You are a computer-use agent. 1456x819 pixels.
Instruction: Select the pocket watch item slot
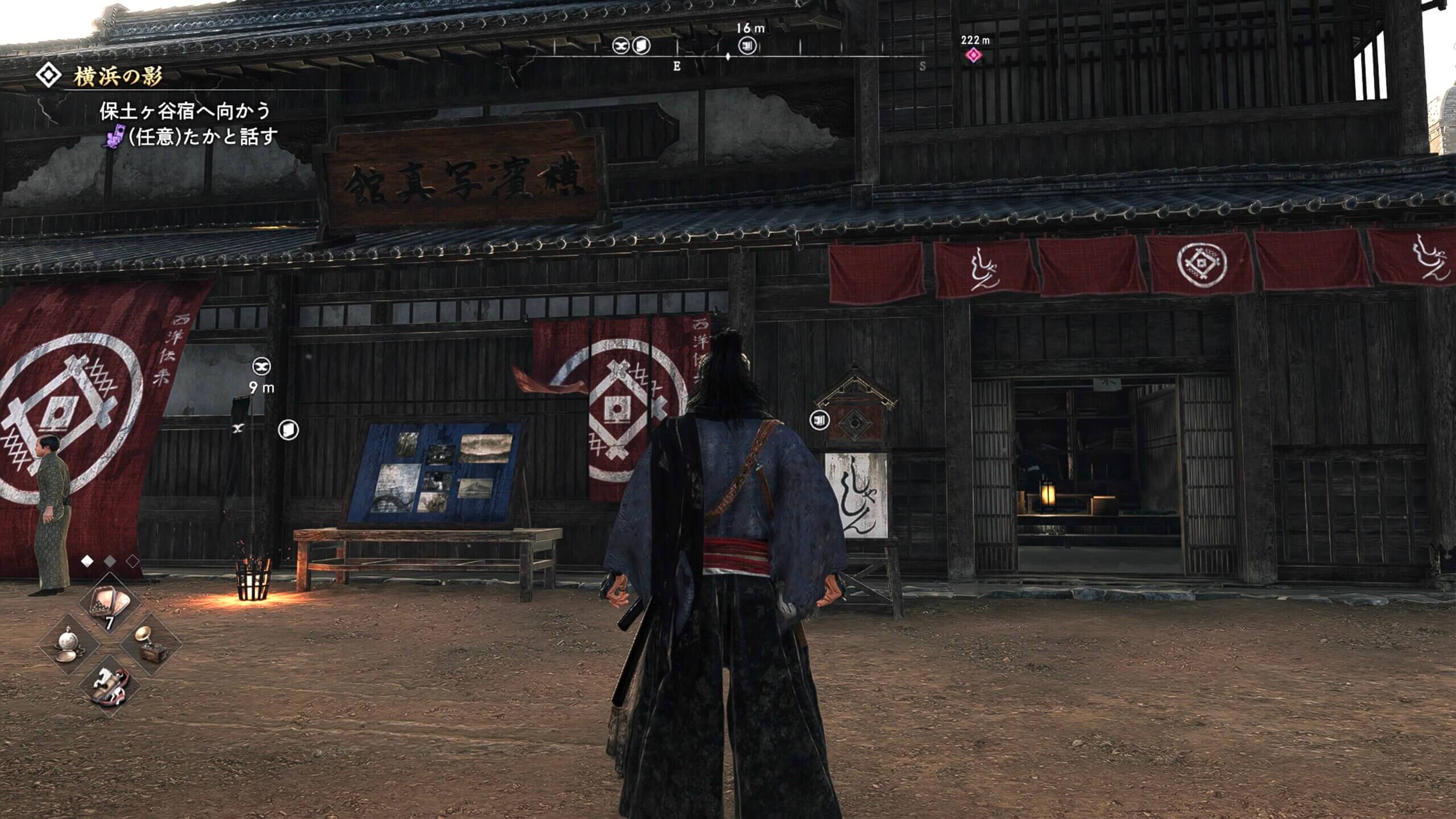(x=69, y=644)
